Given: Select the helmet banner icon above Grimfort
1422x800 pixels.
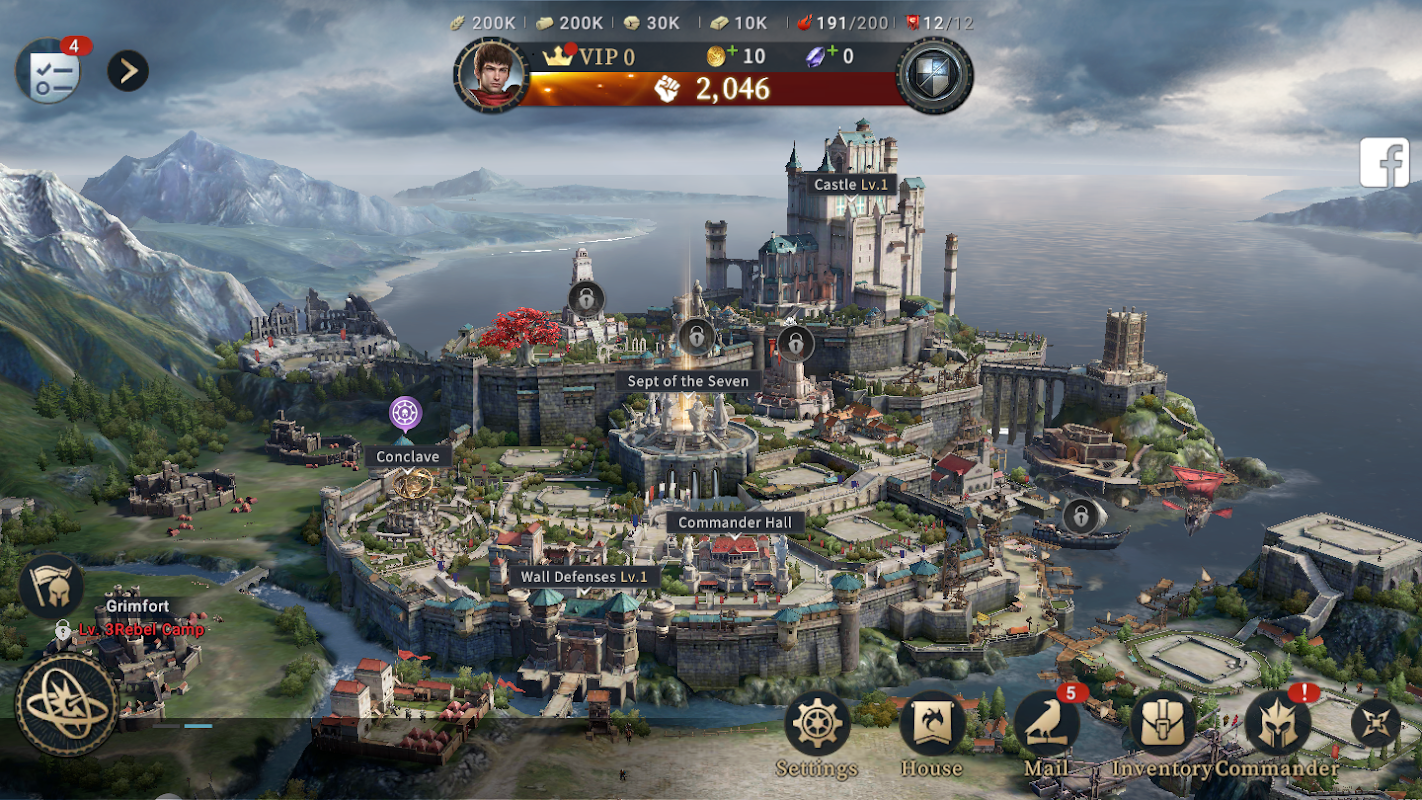Looking at the screenshot, I should click(51, 587).
